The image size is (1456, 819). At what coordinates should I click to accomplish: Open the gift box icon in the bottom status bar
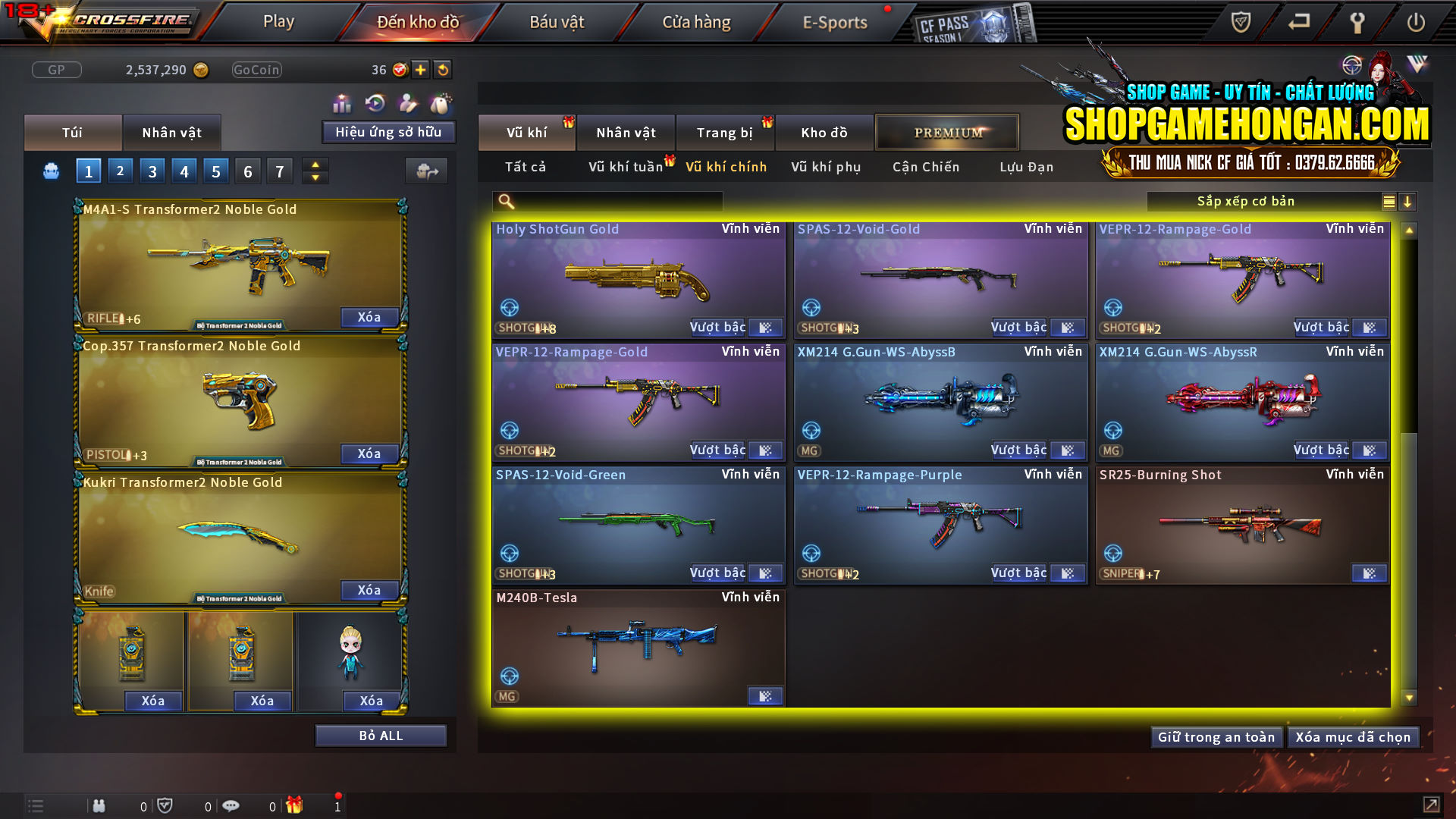click(x=294, y=805)
